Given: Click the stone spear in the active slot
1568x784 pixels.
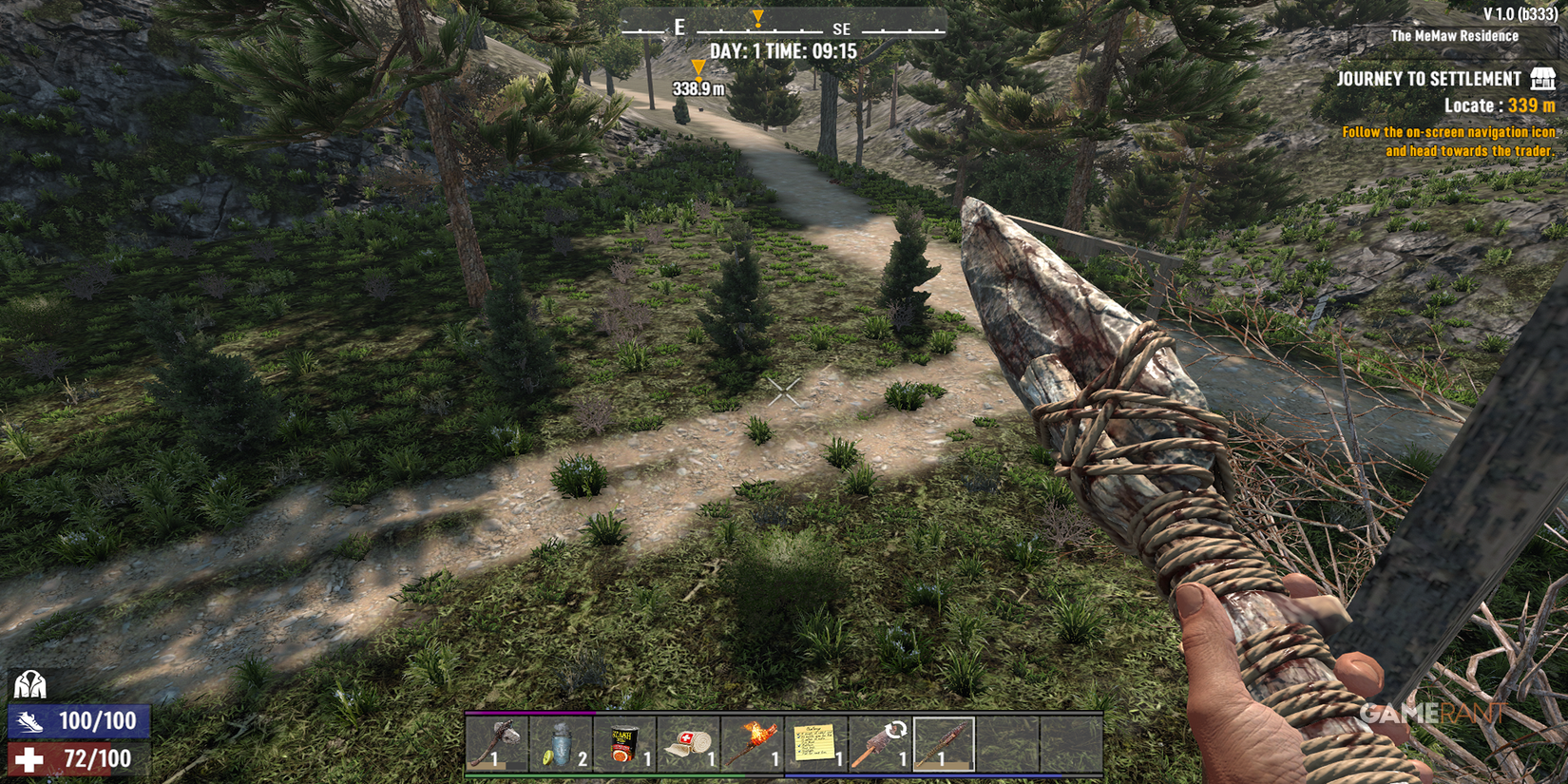Looking at the screenshot, I should [941, 746].
